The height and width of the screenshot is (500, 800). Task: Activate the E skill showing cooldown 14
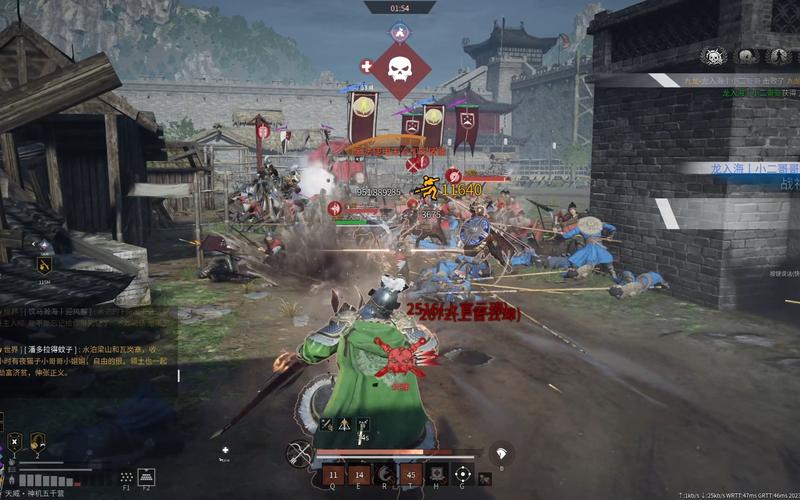[358, 474]
